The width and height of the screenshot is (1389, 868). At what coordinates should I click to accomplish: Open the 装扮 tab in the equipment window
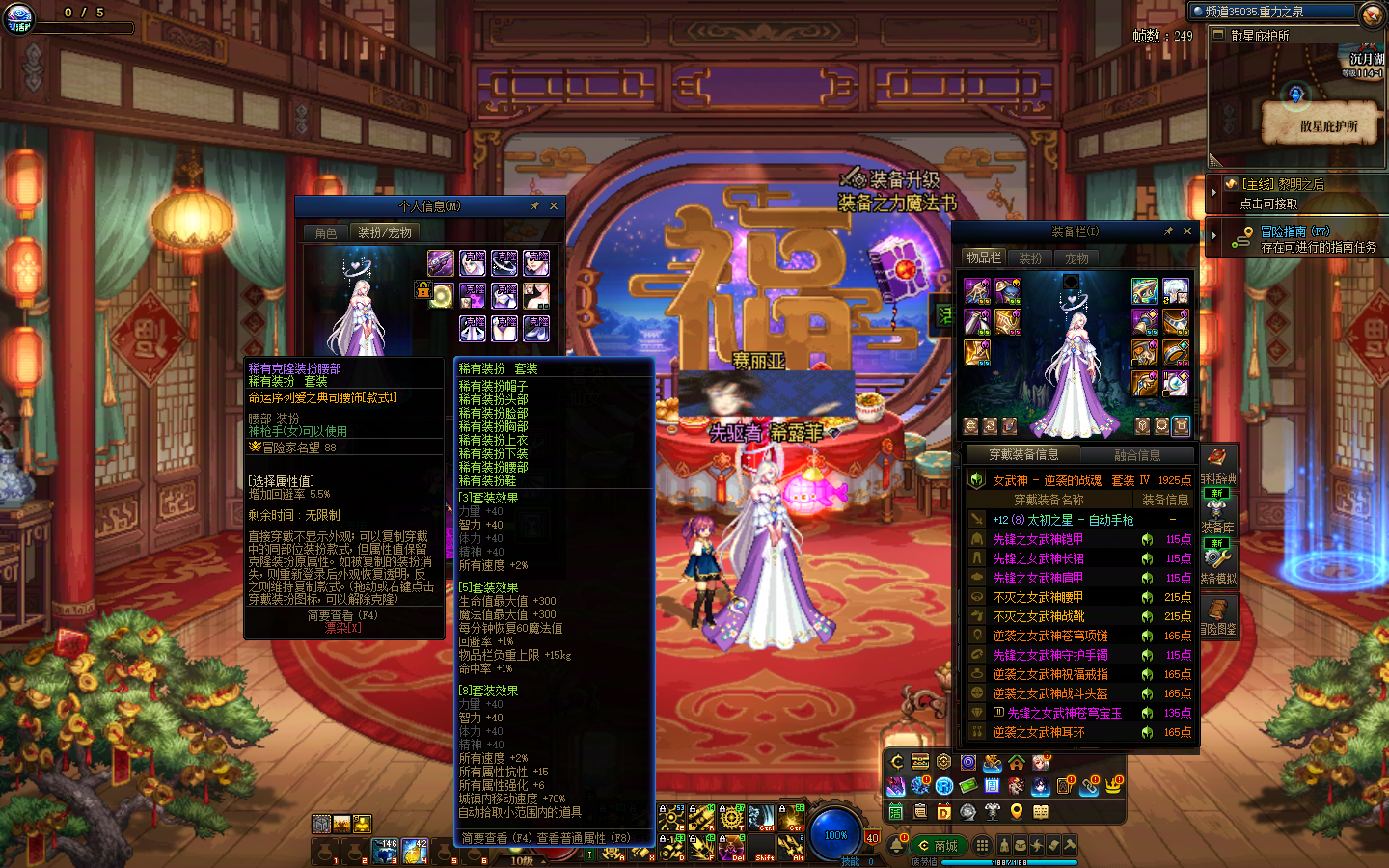[1030, 258]
